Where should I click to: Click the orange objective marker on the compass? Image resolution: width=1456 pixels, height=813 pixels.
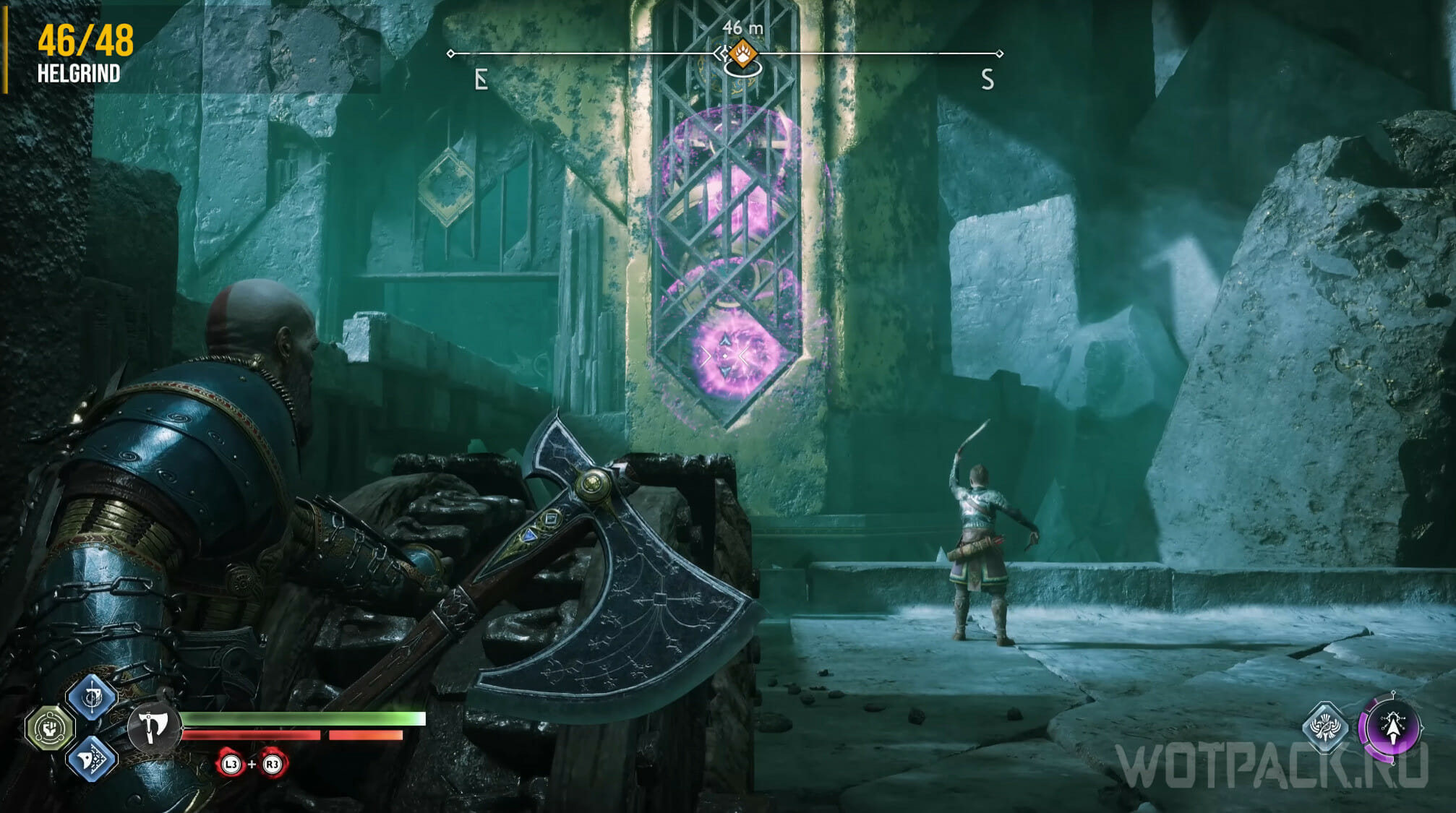pos(742,53)
